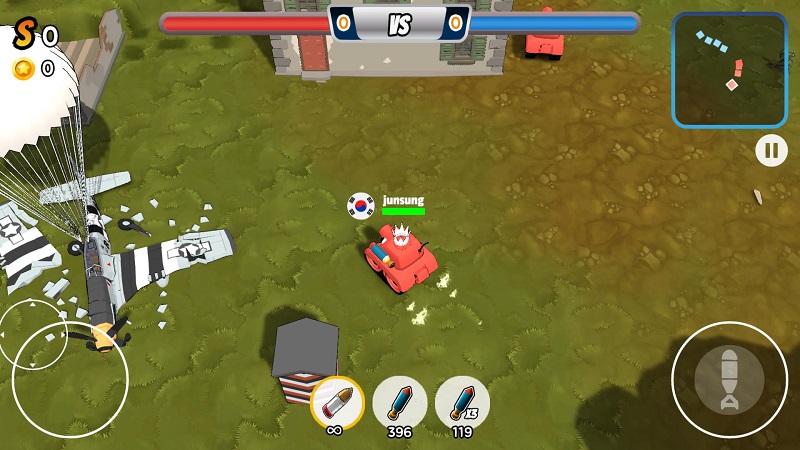Screen dimensions: 800x450
Task: Pause the game
Action: pyautogui.click(x=771, y=151)
